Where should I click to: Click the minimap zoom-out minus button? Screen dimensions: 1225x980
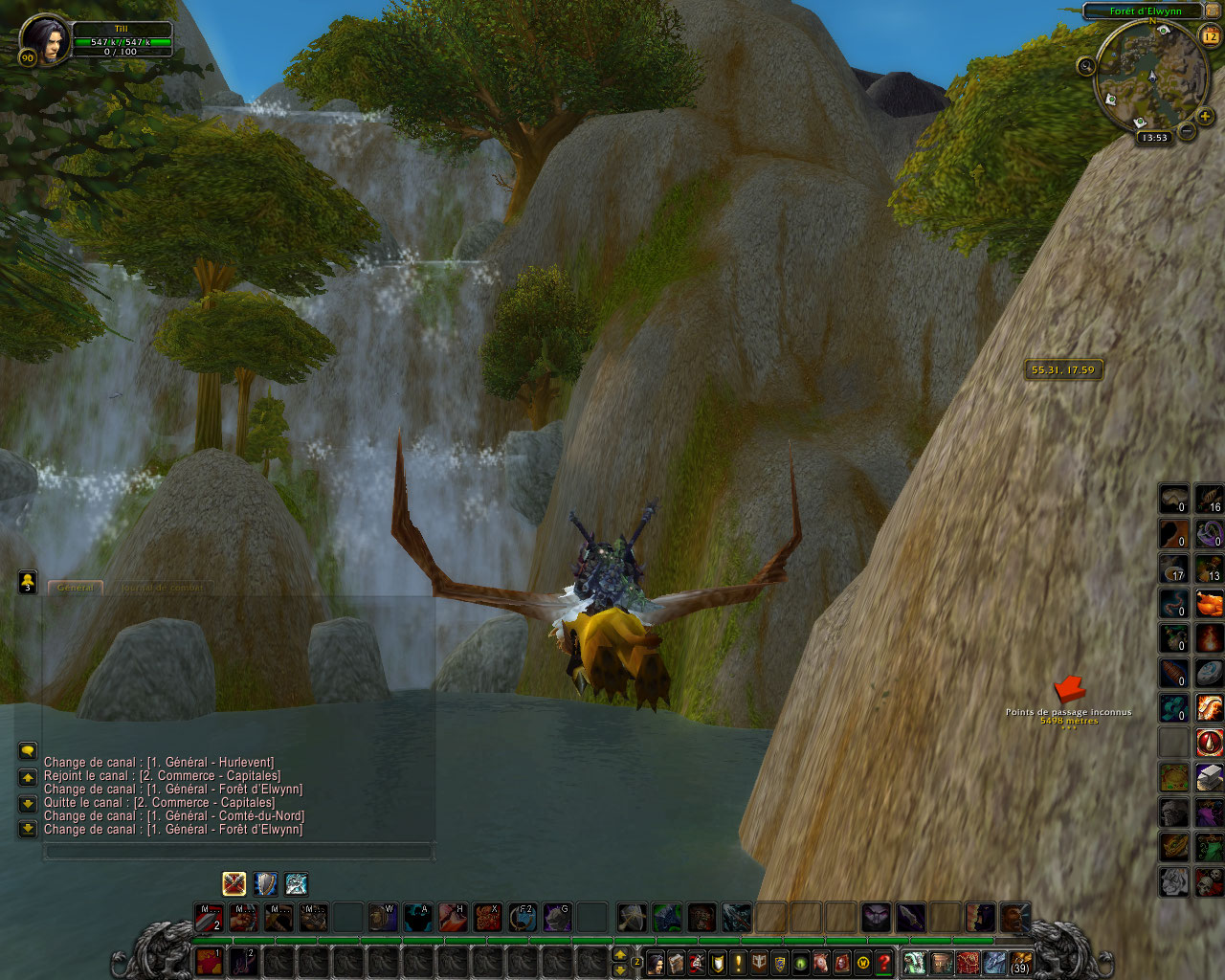(x=1187, y=131)
